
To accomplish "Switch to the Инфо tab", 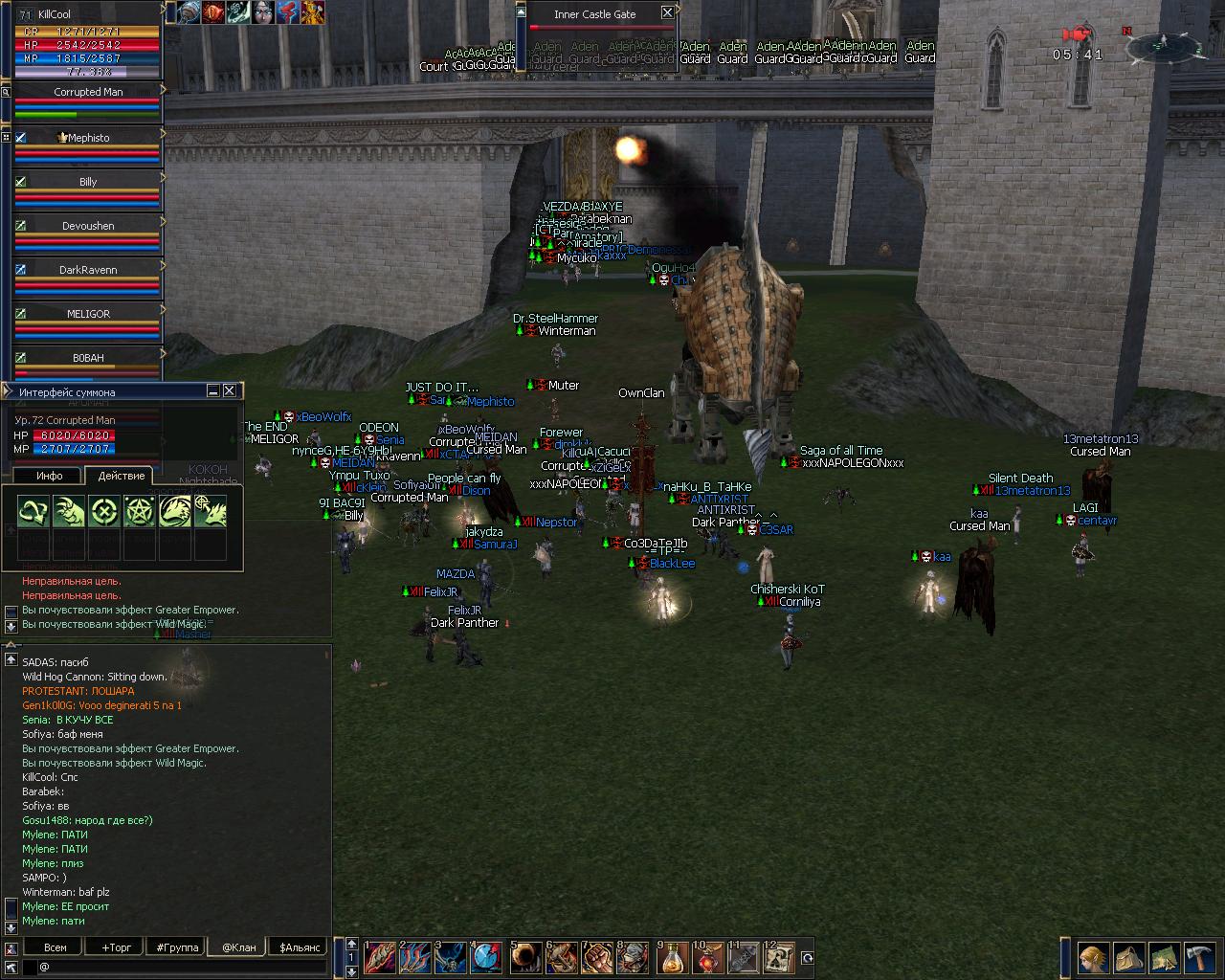I will pyautogui.click(x=49, y=476).
